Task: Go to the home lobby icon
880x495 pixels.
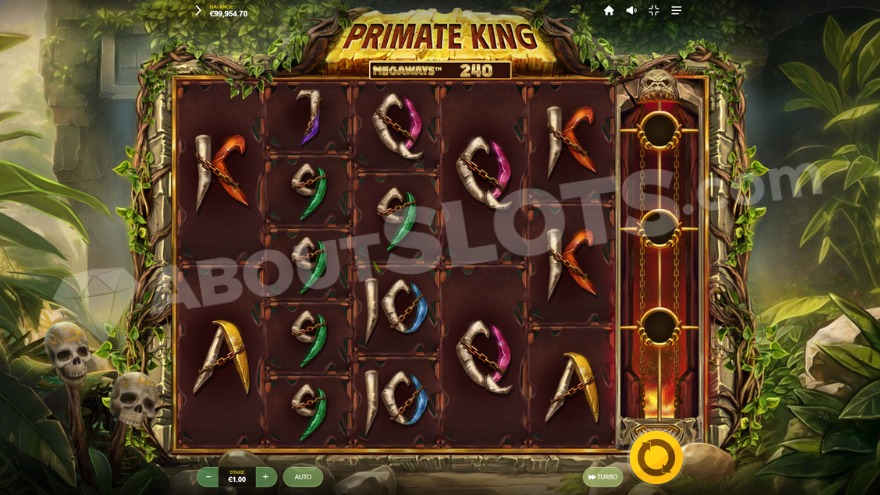Action: (x=609, y=10)
